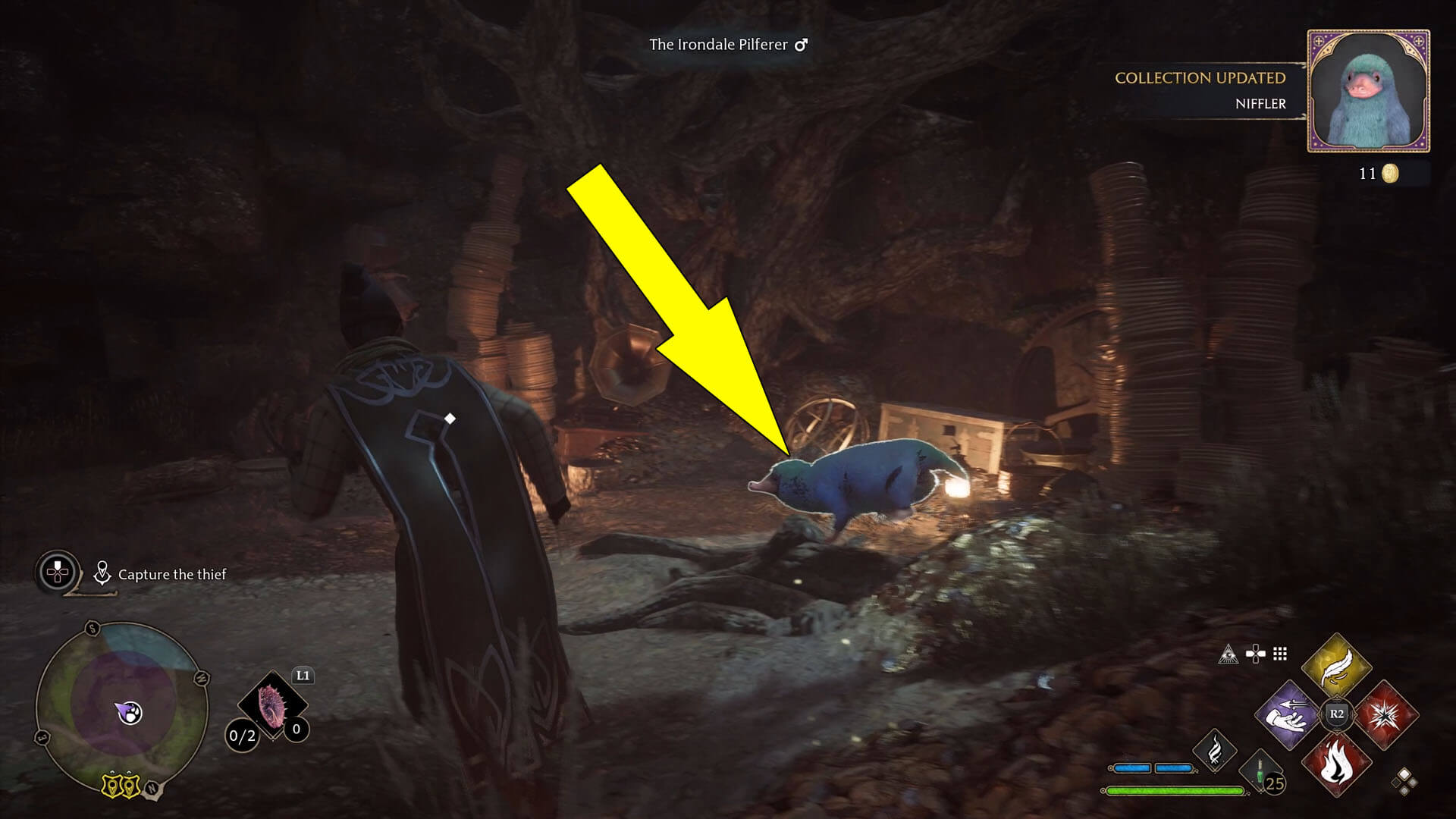
Task: Click the green experience bar
Action: pyautogui.click(x=1175, y=790)
